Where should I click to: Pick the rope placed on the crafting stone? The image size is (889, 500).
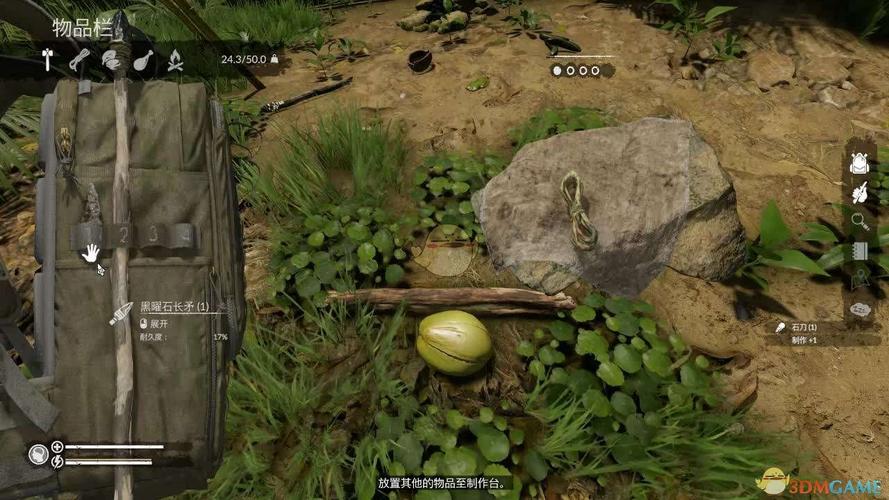[x=576, y=209]
